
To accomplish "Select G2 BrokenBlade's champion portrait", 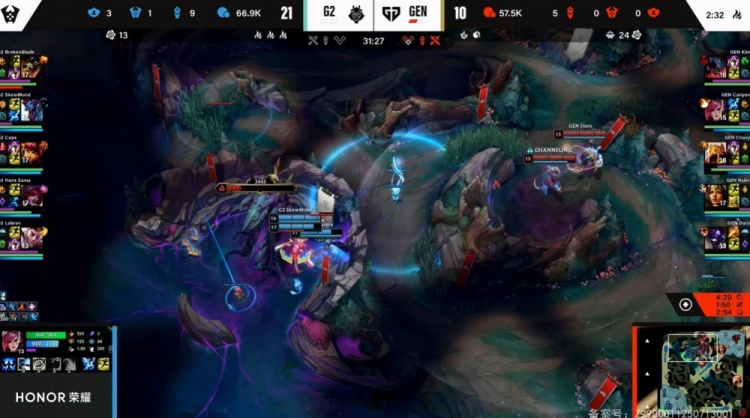I will tap(32, 67).
